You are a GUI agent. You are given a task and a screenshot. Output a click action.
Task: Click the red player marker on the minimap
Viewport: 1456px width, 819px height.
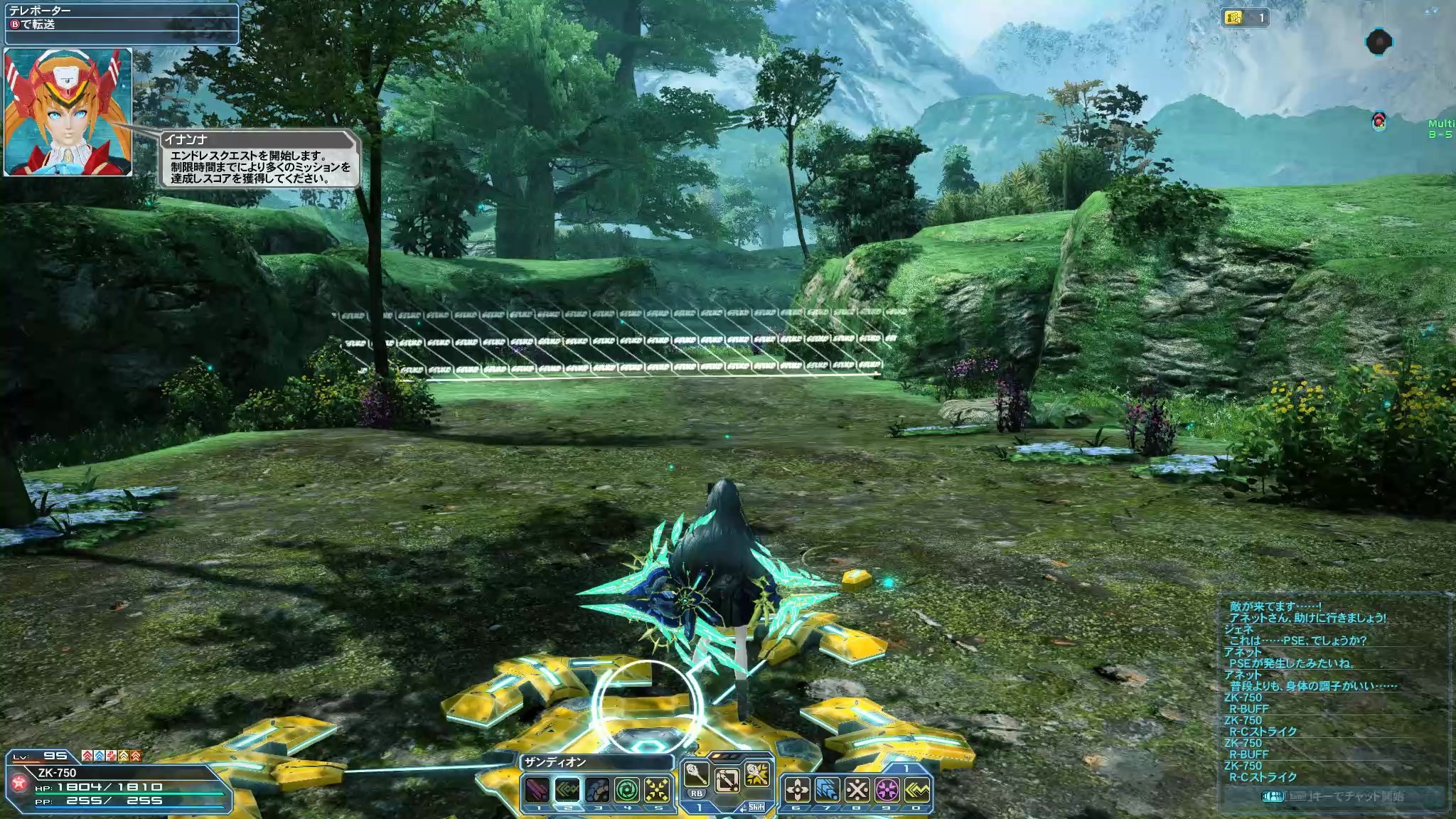[1379, 120]
